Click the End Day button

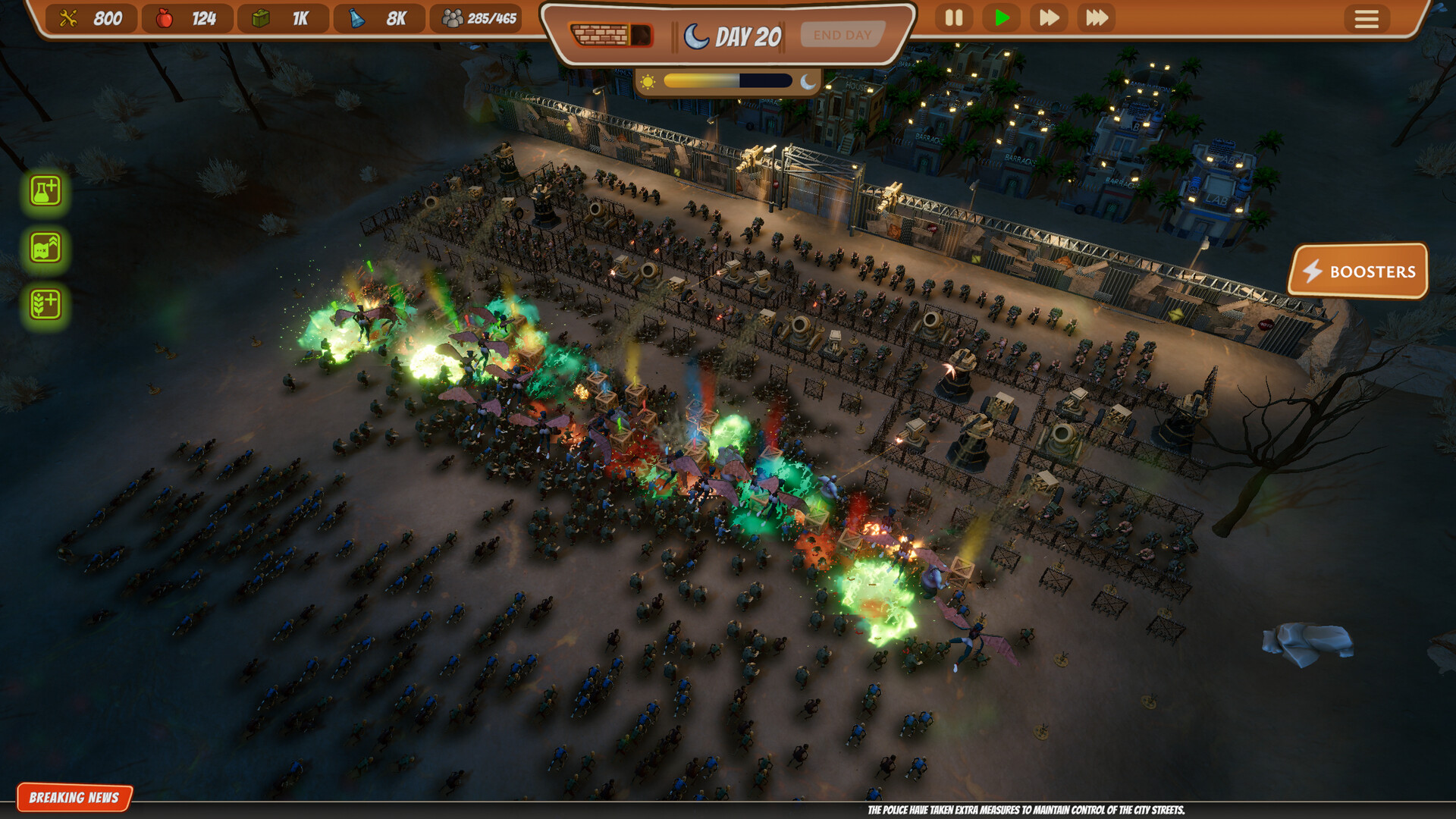(842, 35)
